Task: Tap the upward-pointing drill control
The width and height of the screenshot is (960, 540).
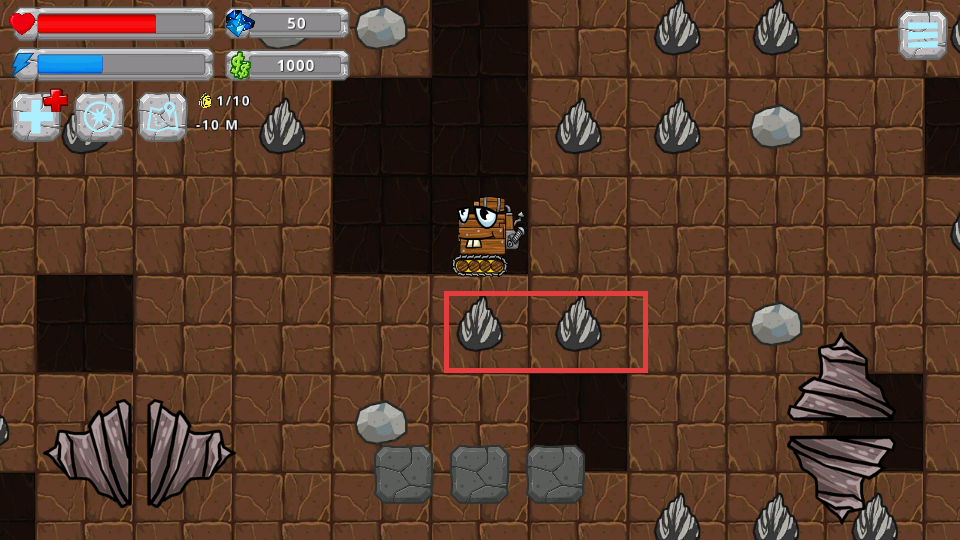Action: coord(840,380)
